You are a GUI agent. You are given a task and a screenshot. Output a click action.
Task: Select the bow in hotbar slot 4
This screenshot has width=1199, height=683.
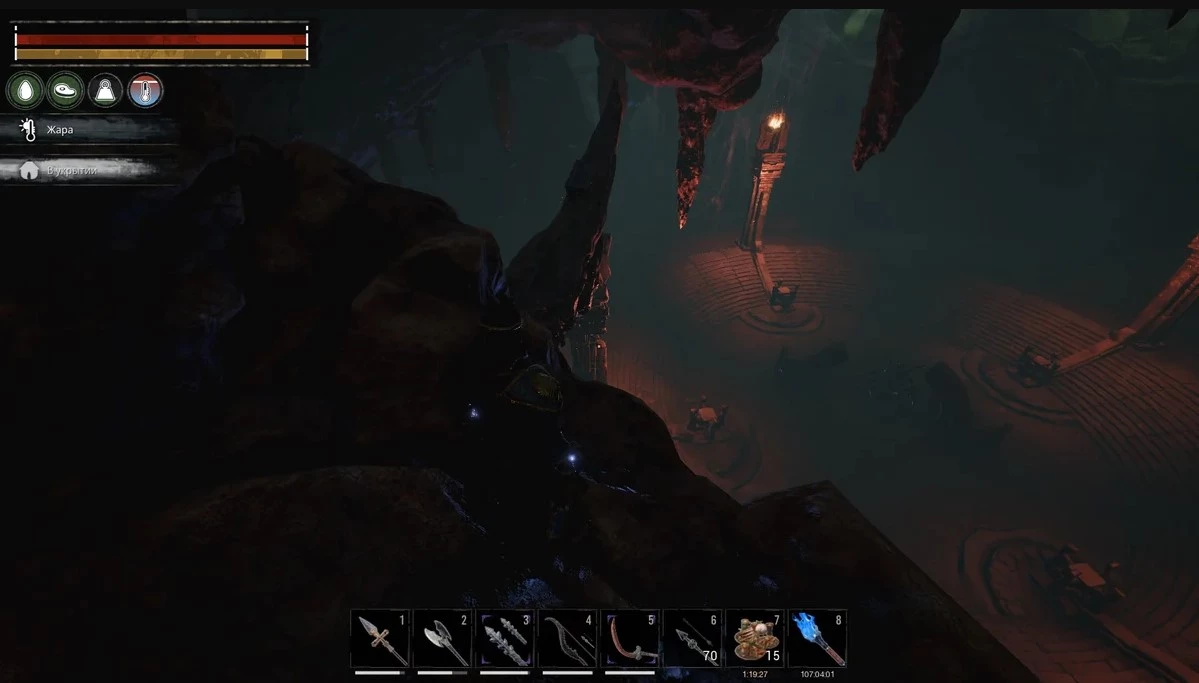(567, 638)
